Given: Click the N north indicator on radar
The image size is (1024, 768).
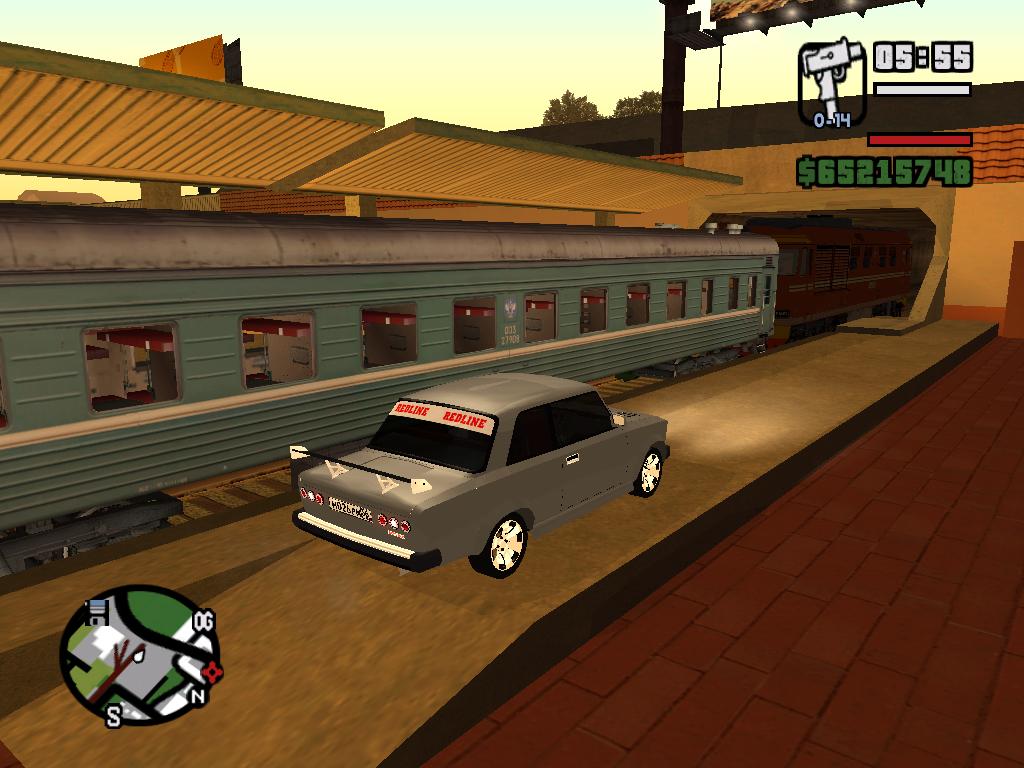Looking at the screenshot, I should coord(198,696).
